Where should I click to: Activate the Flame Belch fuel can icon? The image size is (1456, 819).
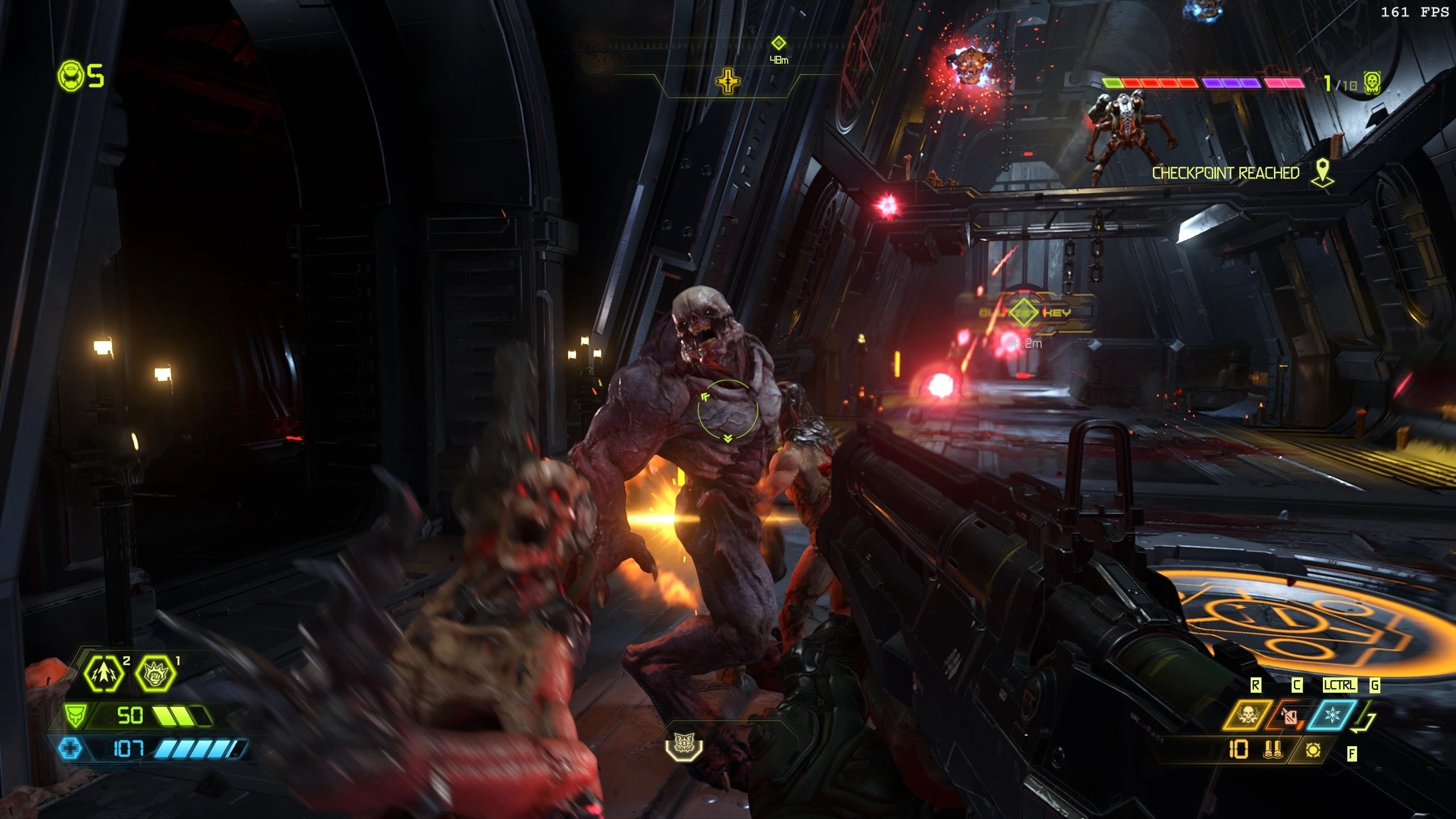coord(1289,716)
